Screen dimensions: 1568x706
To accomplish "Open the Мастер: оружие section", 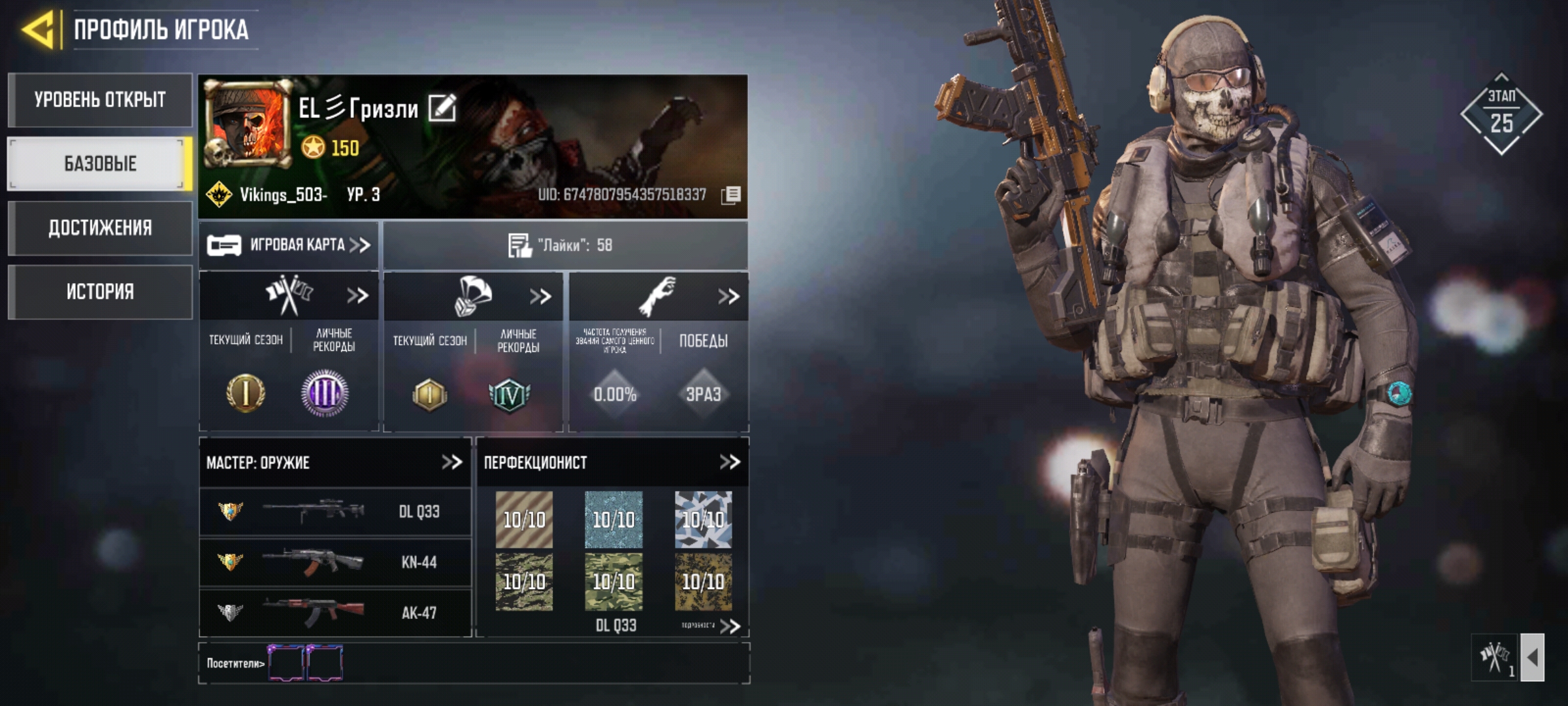I will 451,462.
